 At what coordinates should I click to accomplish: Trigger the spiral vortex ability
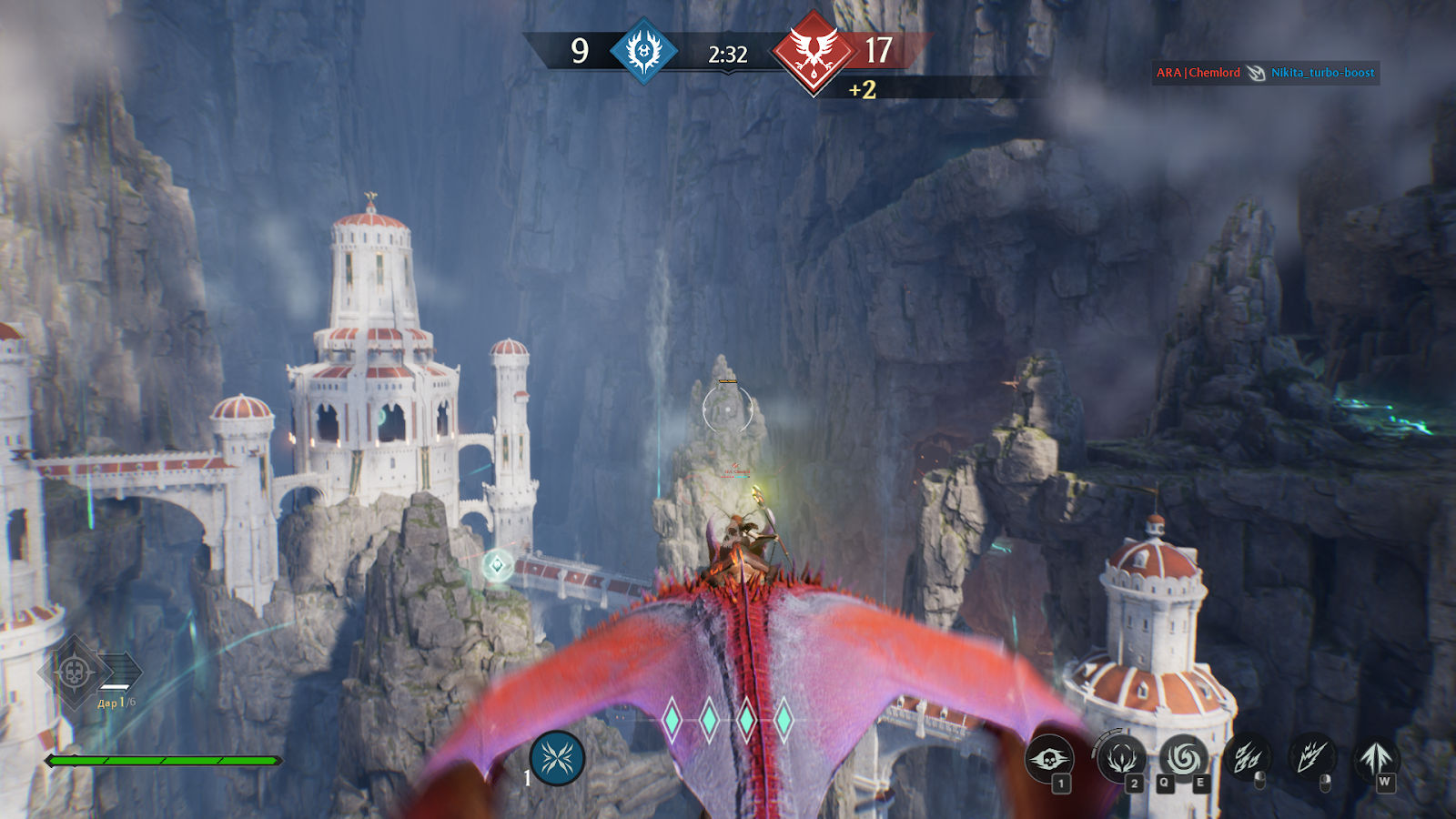[x=1183, y=757]
